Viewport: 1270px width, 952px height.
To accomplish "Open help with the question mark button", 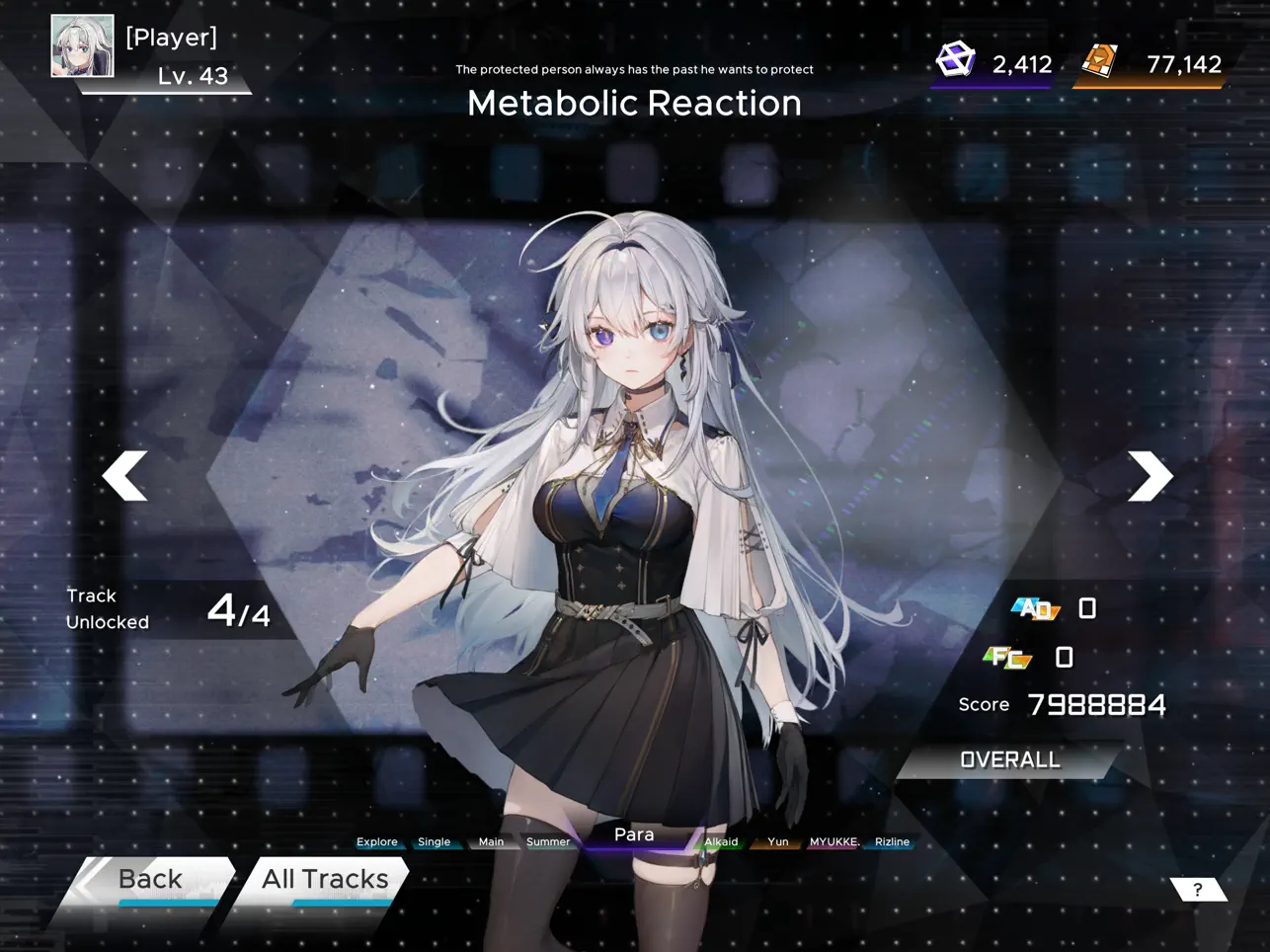I will coord(1198,890).
